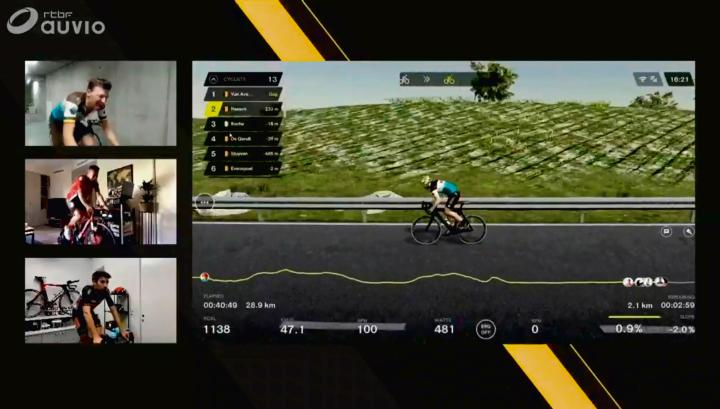This screenshot has height=409, width=720.
Task: Open the chat bubble icon
Action: [x=667, y=231]
